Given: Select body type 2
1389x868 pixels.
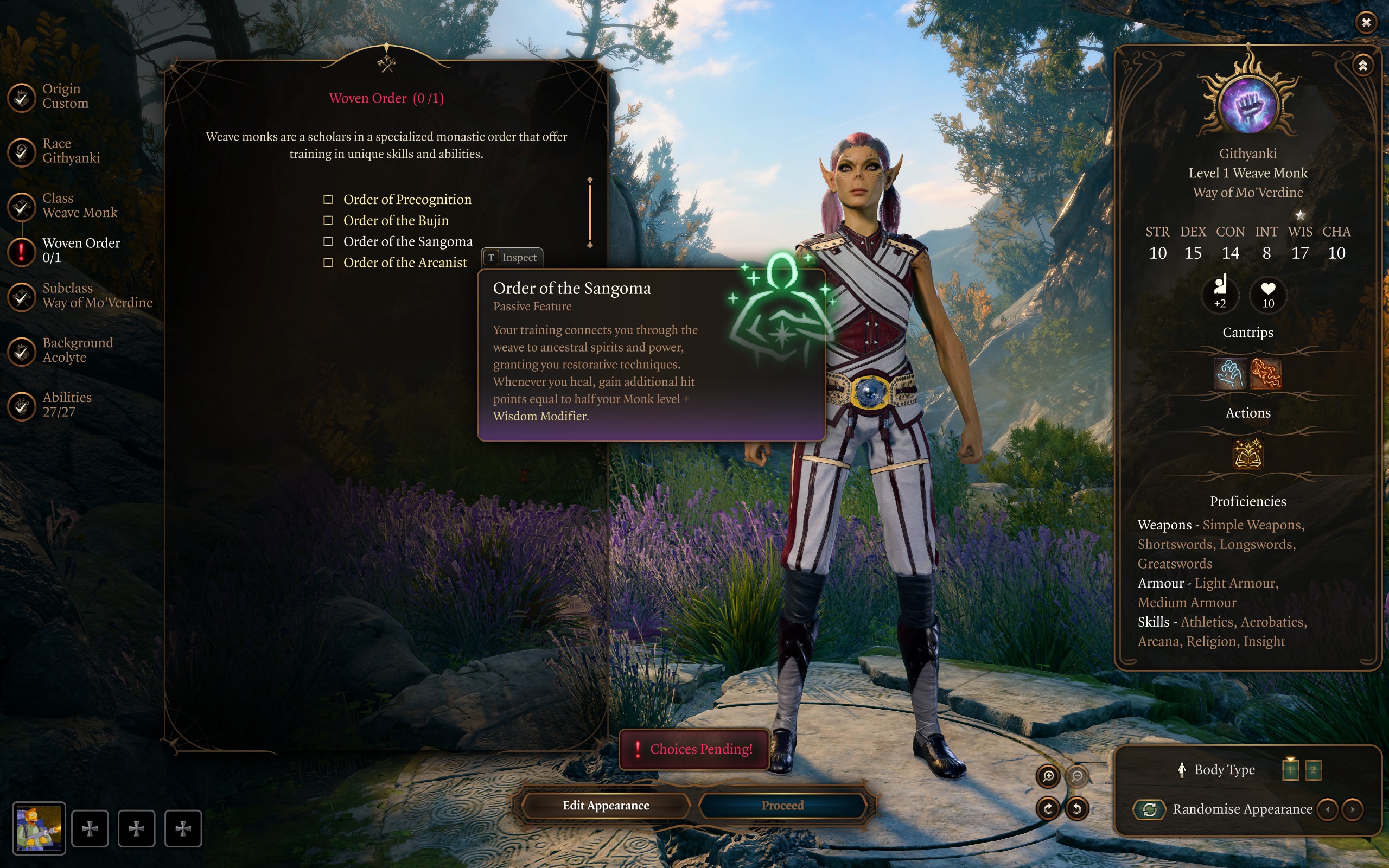Looking at the screenshot, I should pos(1312,770).
